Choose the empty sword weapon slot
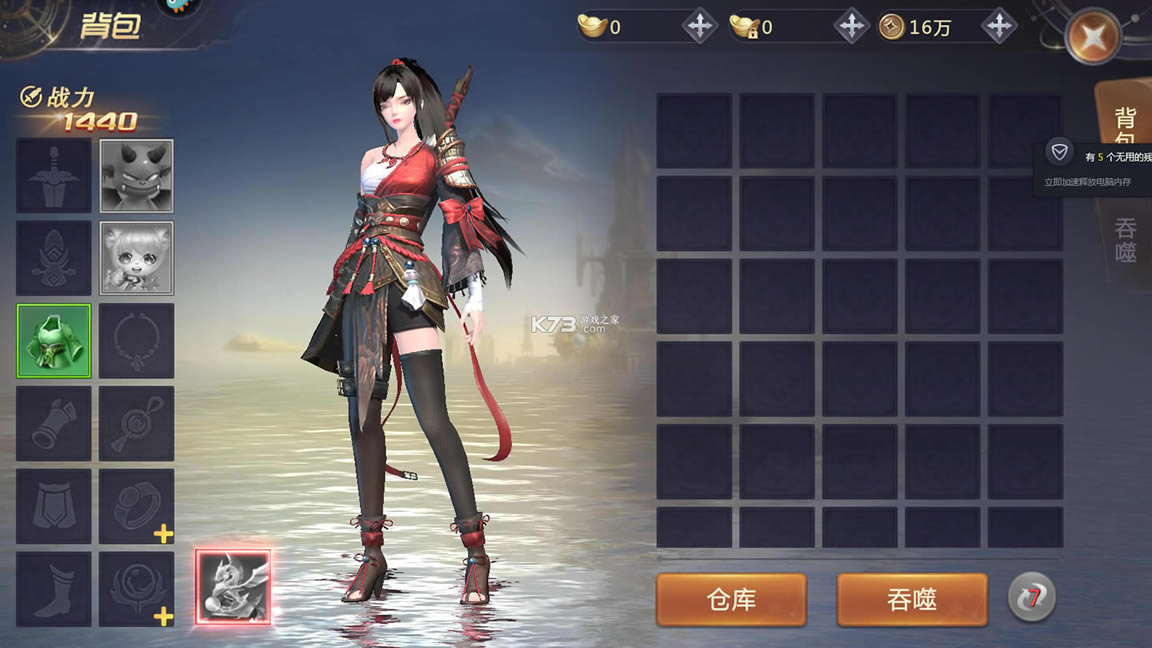Screen dimensions: 1152x648 (54, 176)
